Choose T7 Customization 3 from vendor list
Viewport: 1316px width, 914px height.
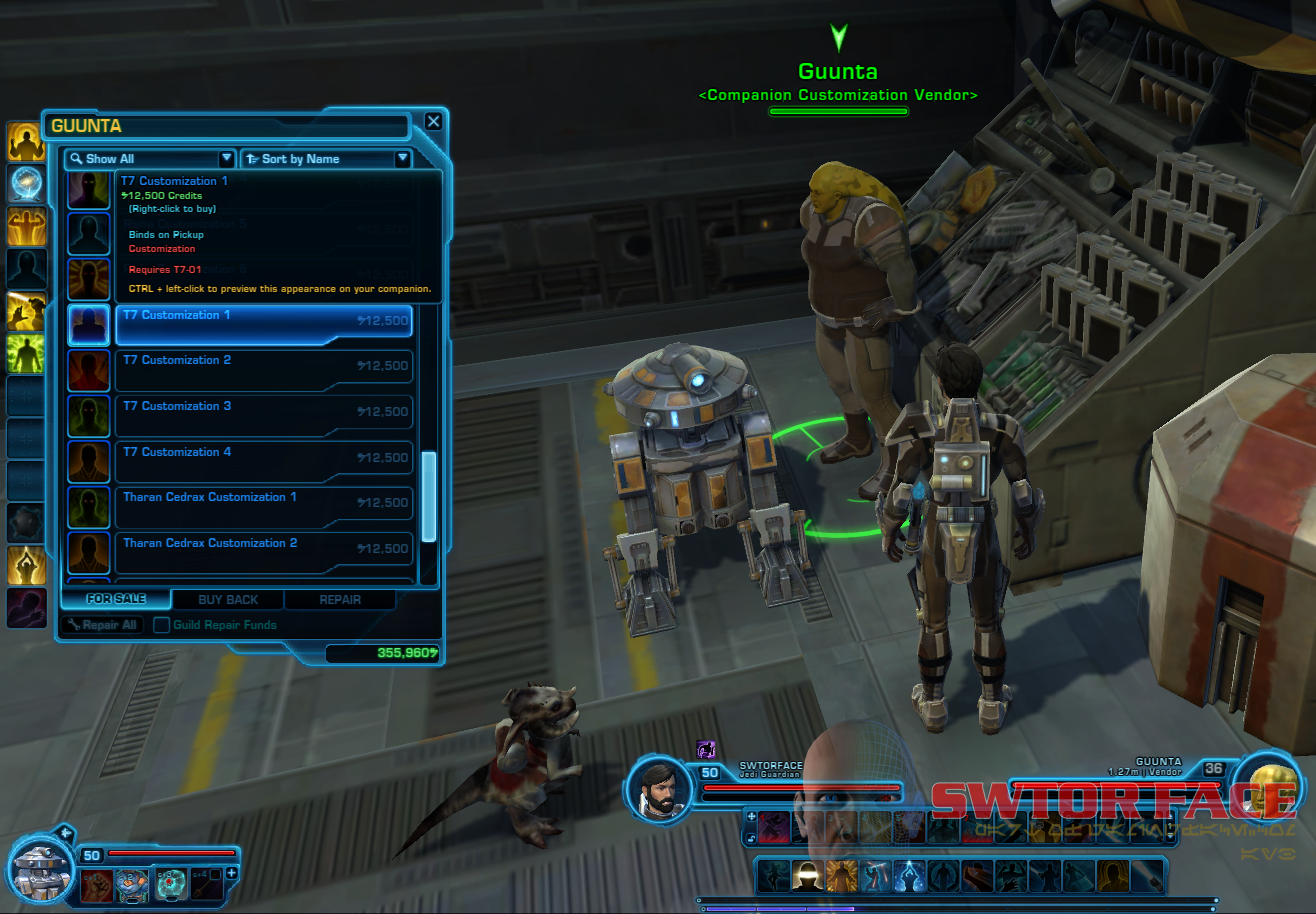264,413
